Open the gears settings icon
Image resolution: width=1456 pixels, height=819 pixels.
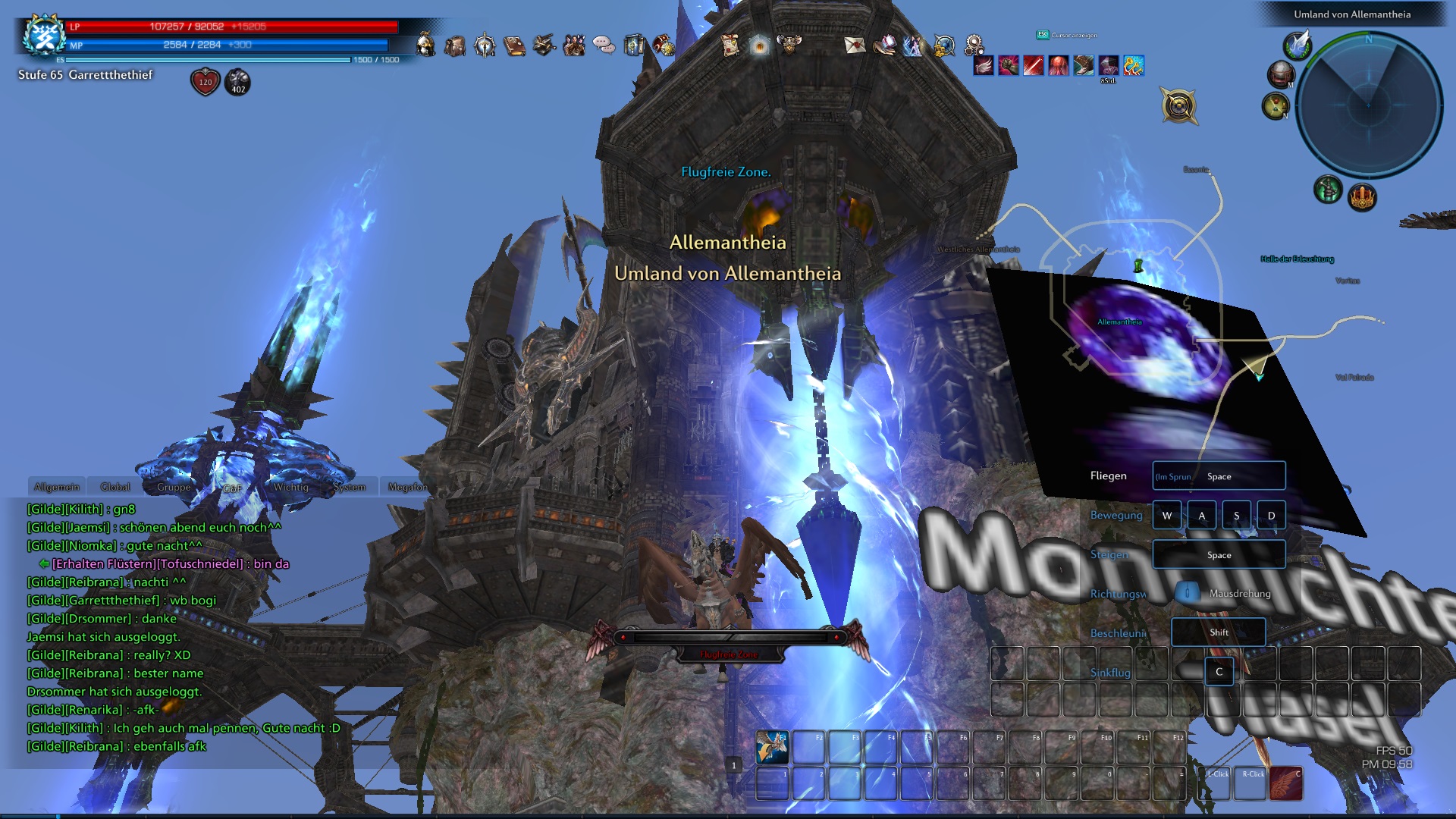point(974,45)
